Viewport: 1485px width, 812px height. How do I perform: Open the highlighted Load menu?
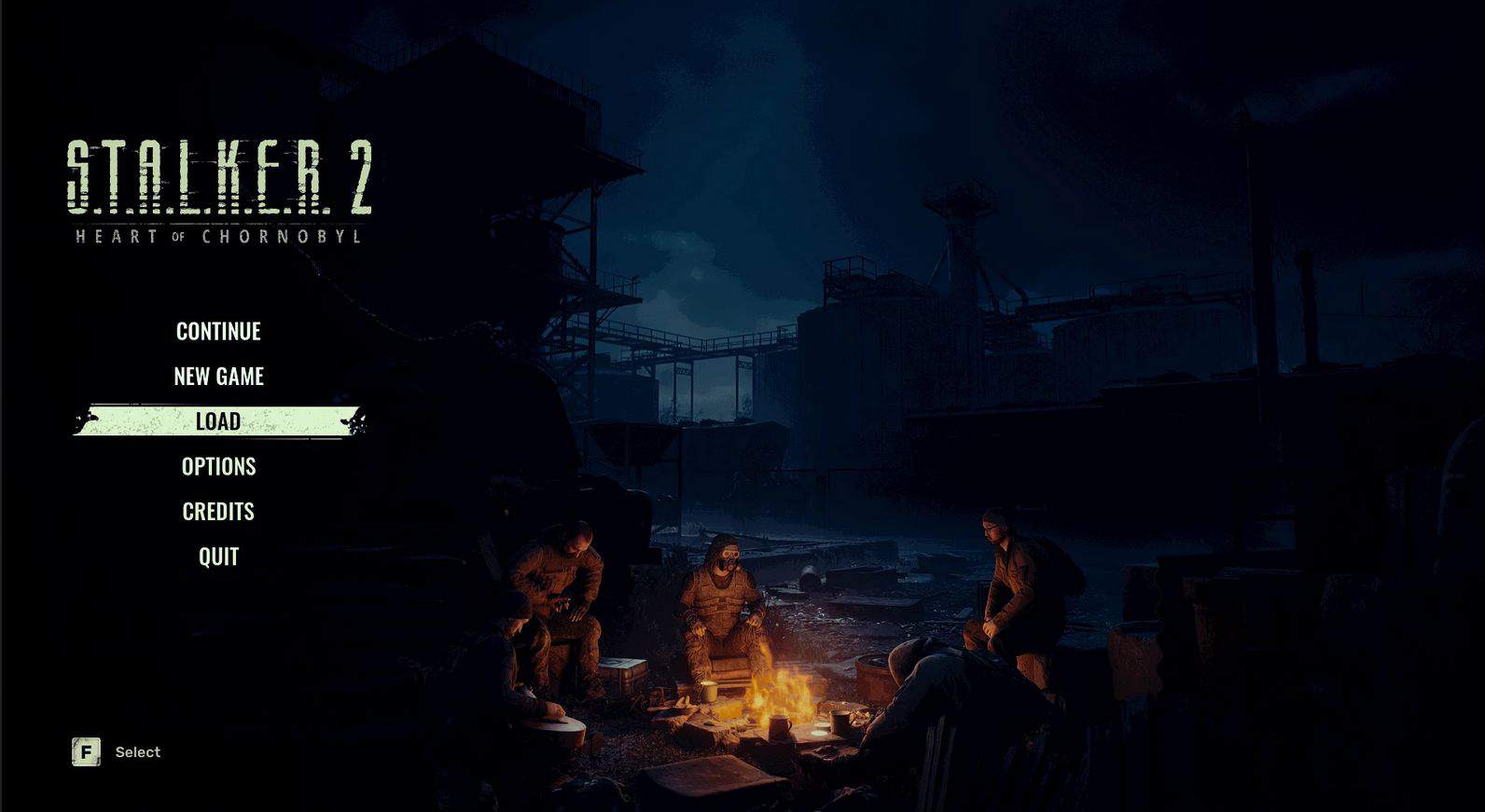coord(218,421)
